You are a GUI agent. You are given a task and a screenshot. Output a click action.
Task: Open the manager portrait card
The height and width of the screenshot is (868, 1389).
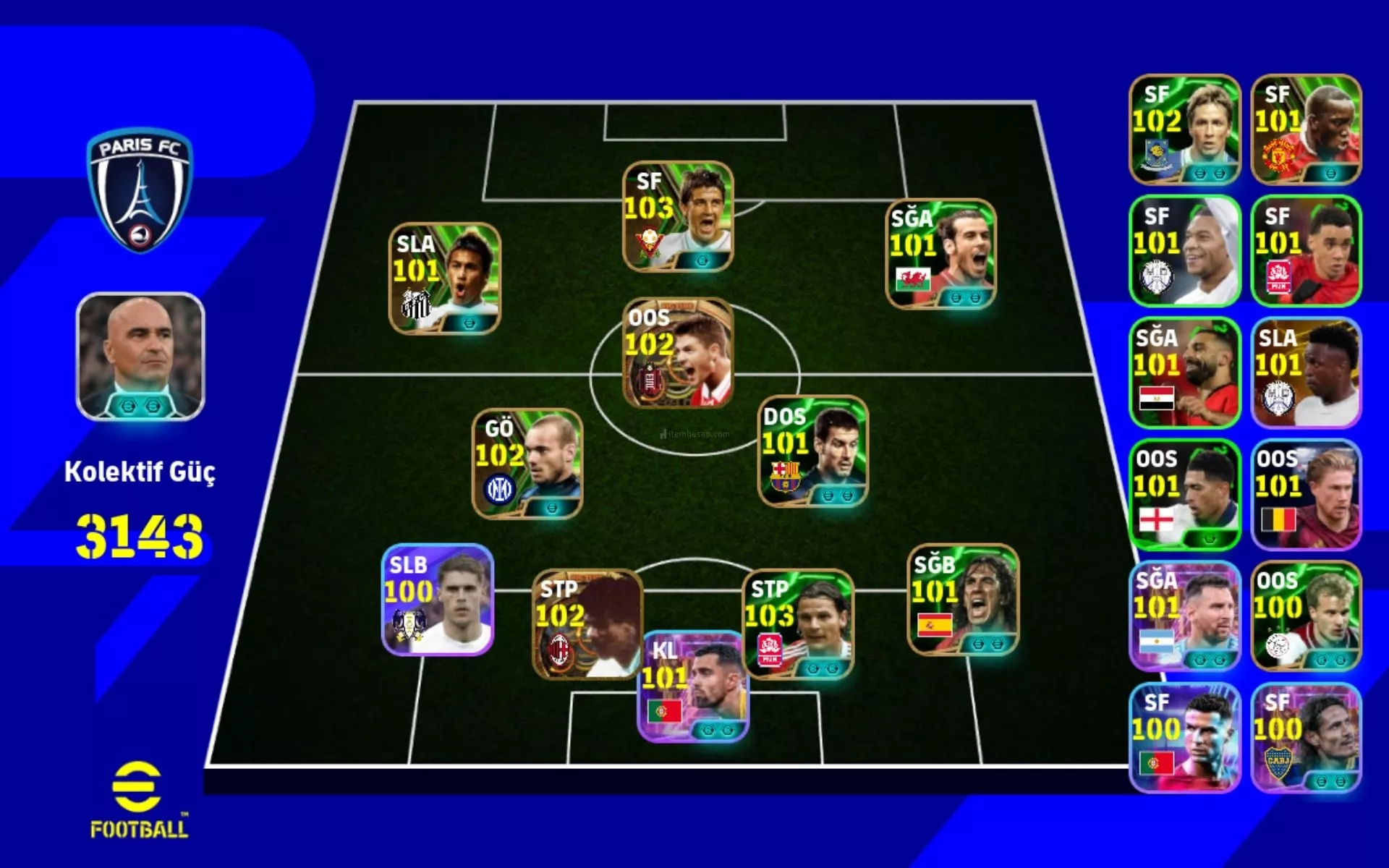[140, 356]
